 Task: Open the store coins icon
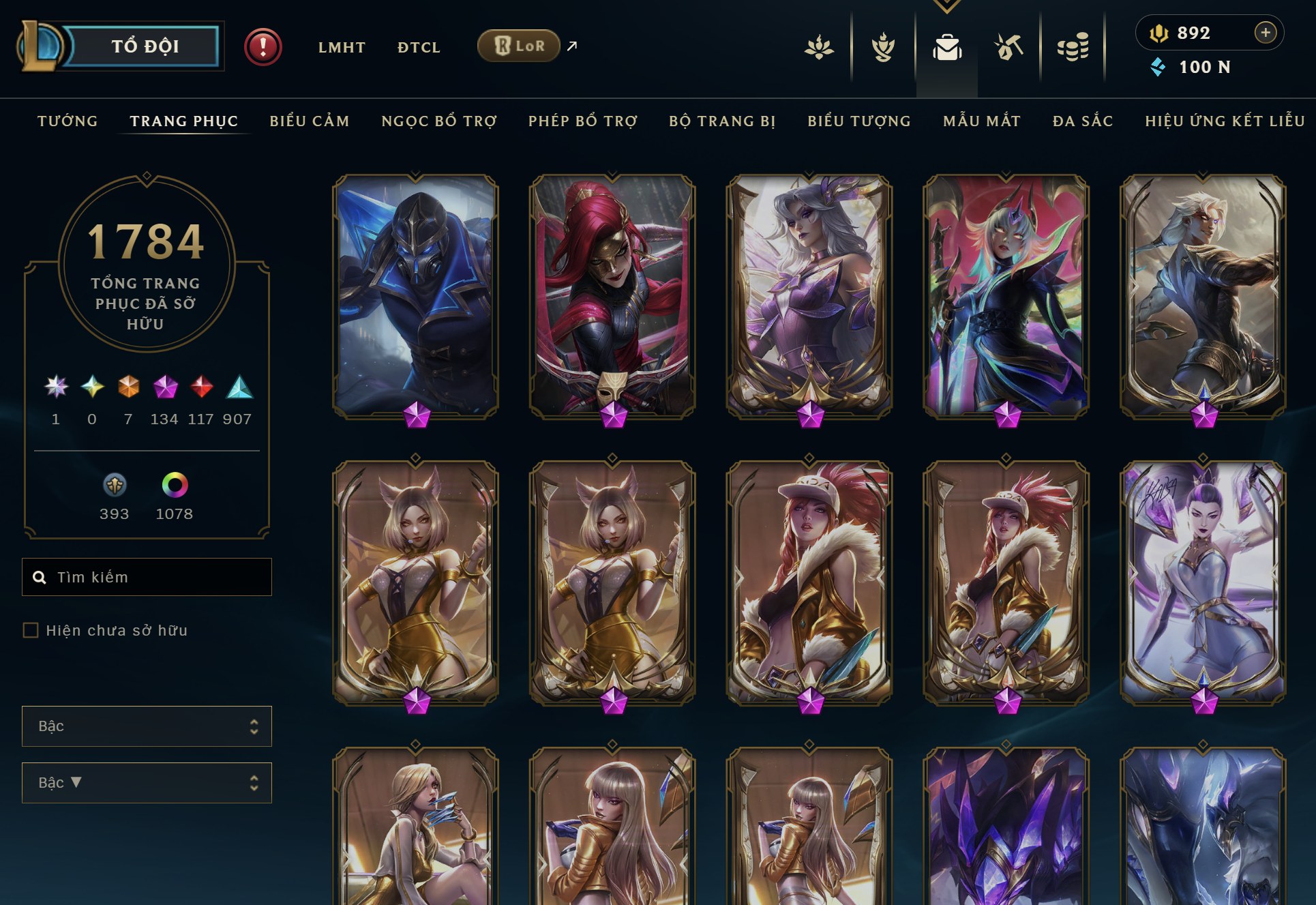coord(1073,48)
